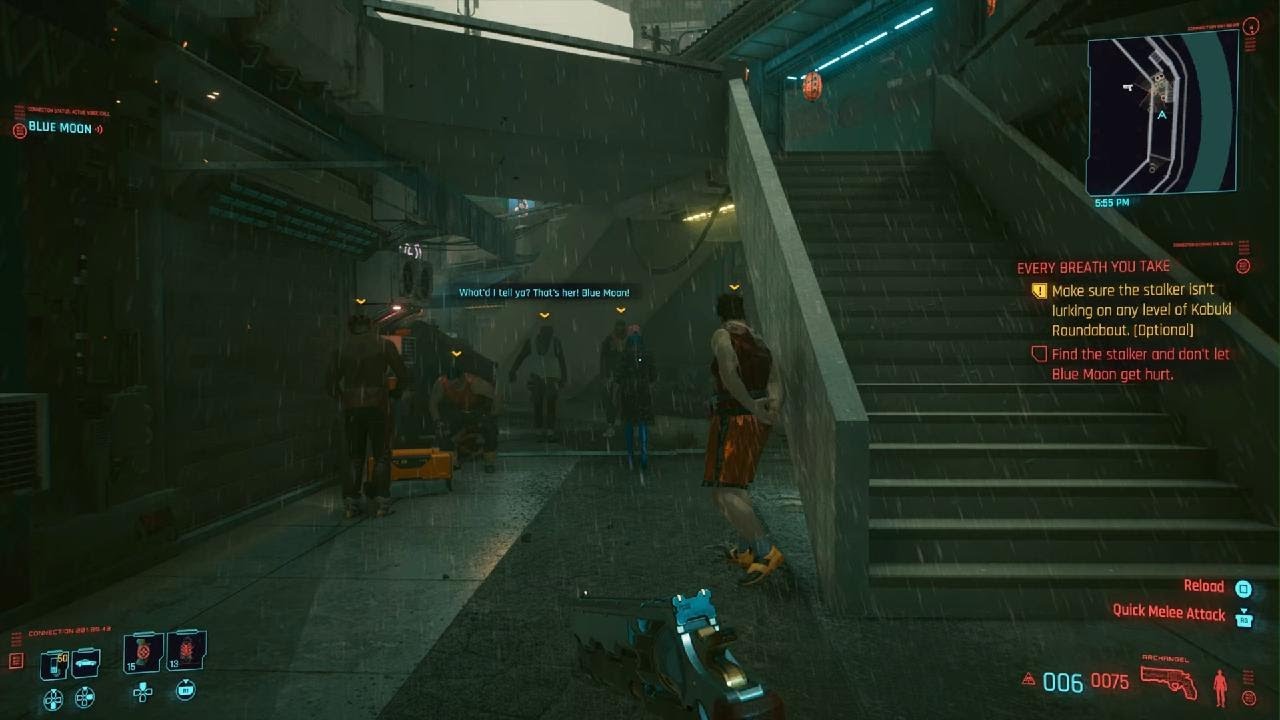Click the red player body status silhouette
This screenshot has height=720, width=1280.
click(1220, 687)
